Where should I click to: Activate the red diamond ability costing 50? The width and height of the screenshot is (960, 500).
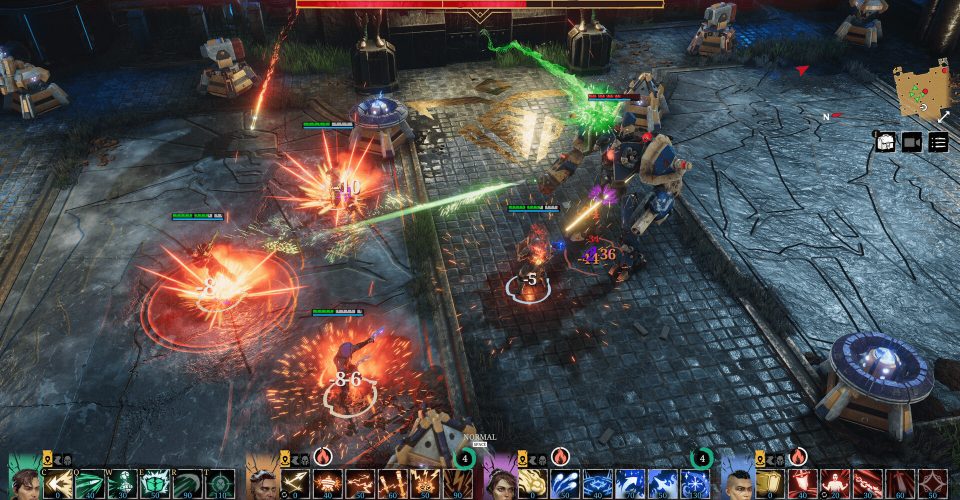tap(932, 485)
